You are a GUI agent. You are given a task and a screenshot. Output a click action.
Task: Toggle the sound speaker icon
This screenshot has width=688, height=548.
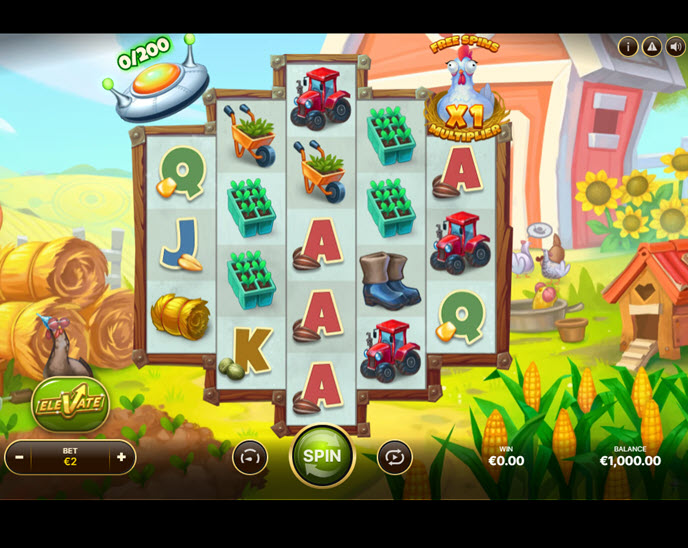[675, 46]
